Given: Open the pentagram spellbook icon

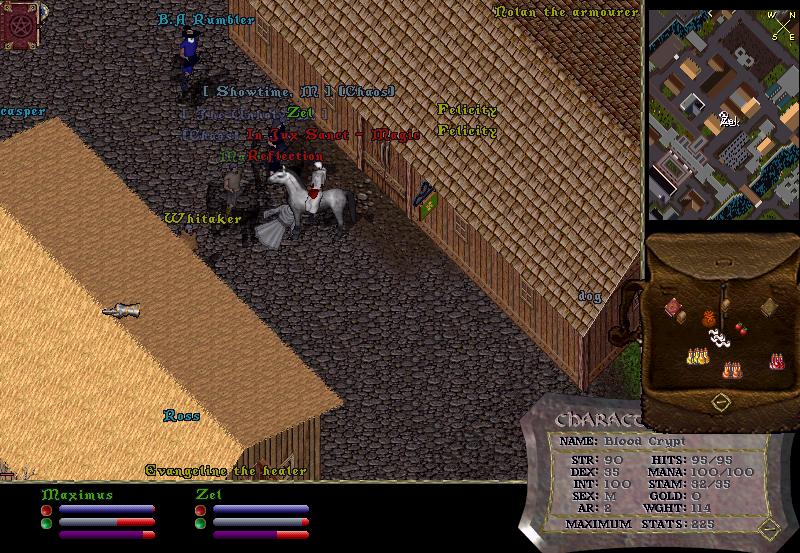Looking at the screenshot, I should point(19,25).
